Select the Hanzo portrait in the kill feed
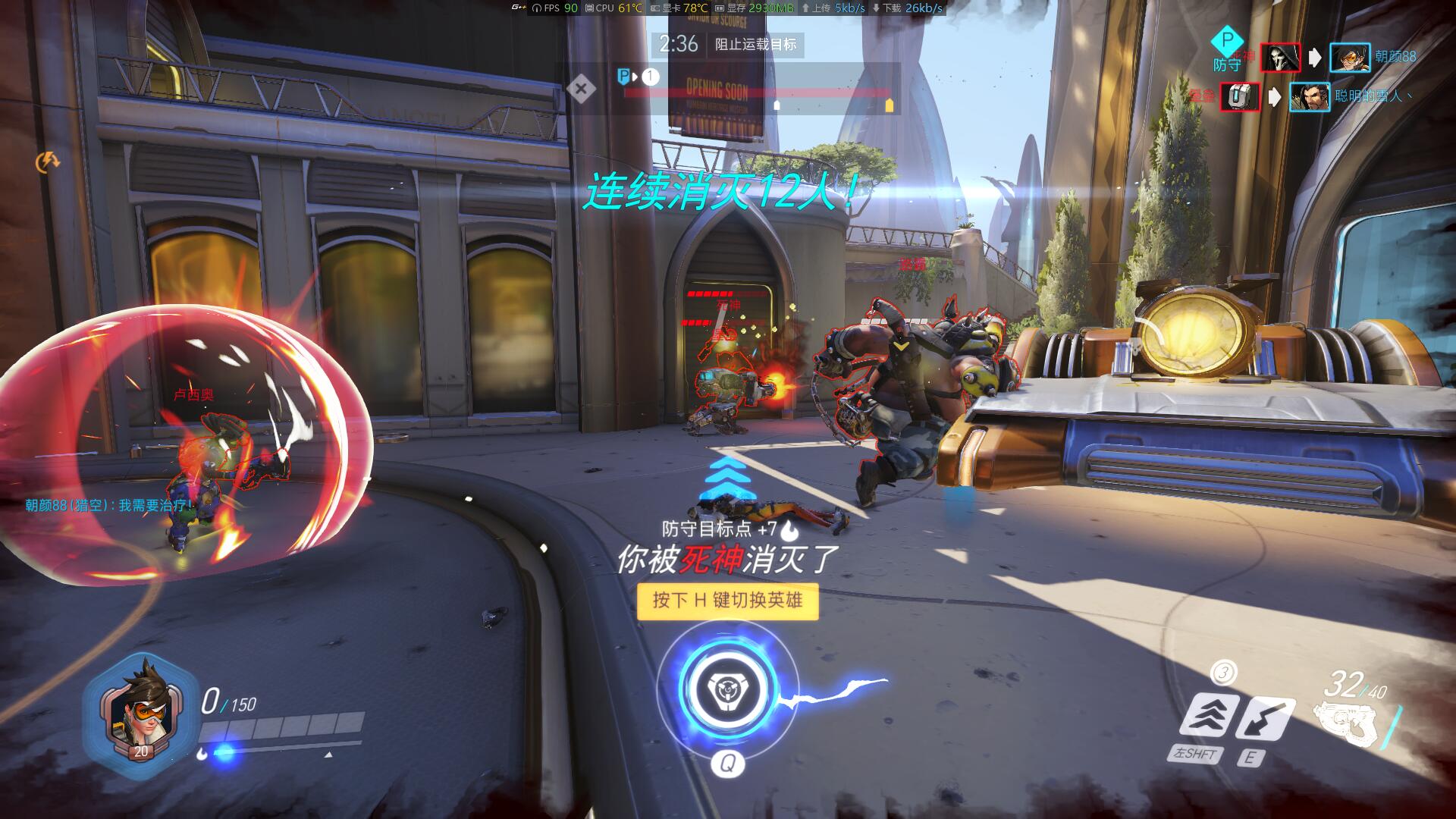The width and height of the screenshot is (1456, 819). pos(1310,97)
